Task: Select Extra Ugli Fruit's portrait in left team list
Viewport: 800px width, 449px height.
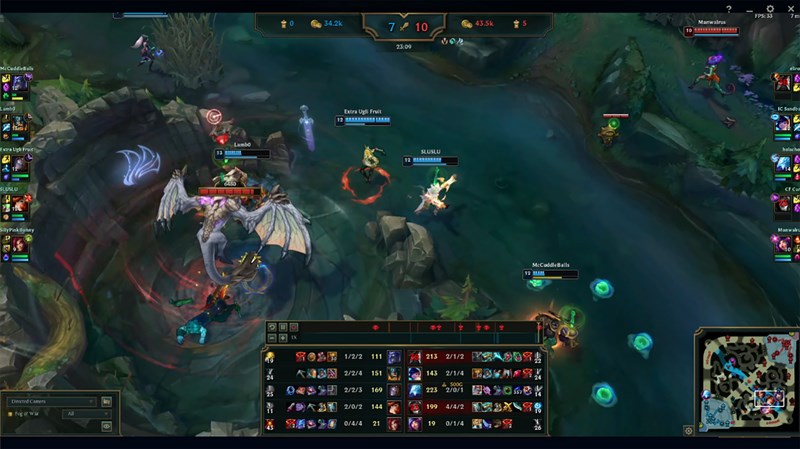Action: pos(18,163)
